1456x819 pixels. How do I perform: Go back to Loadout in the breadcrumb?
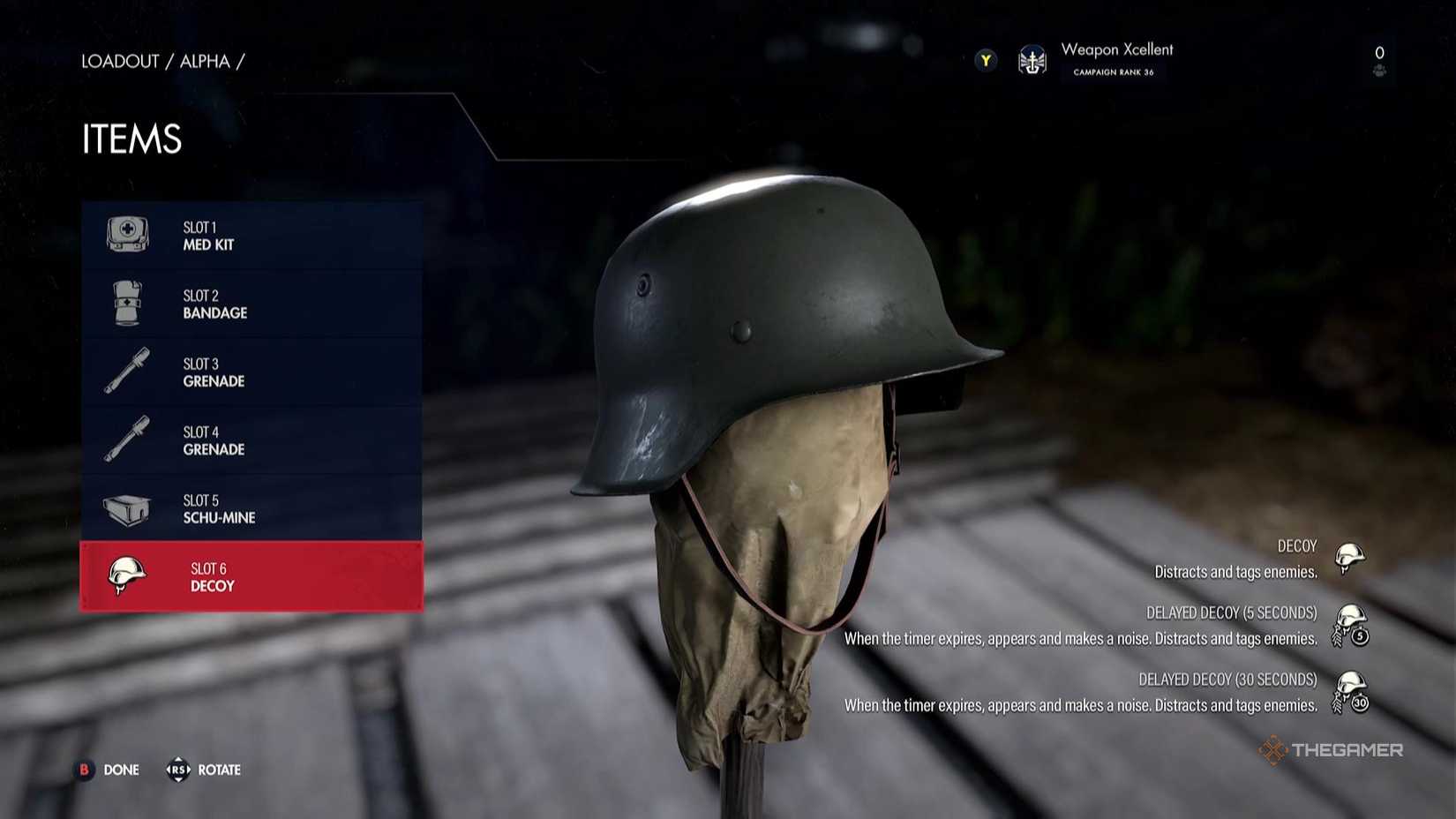120,61
